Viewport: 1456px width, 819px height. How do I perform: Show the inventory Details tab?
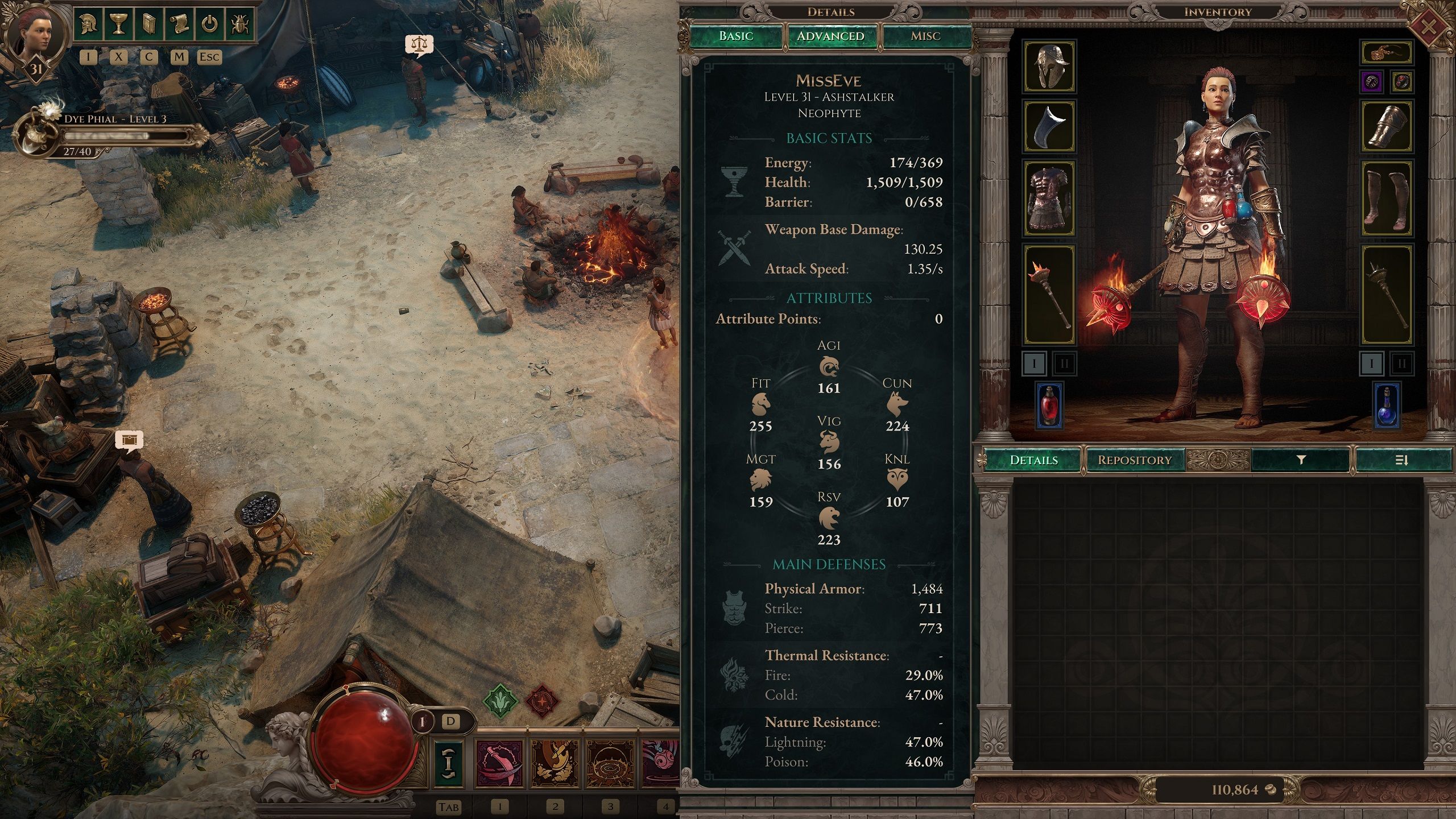pos(1033,460)
